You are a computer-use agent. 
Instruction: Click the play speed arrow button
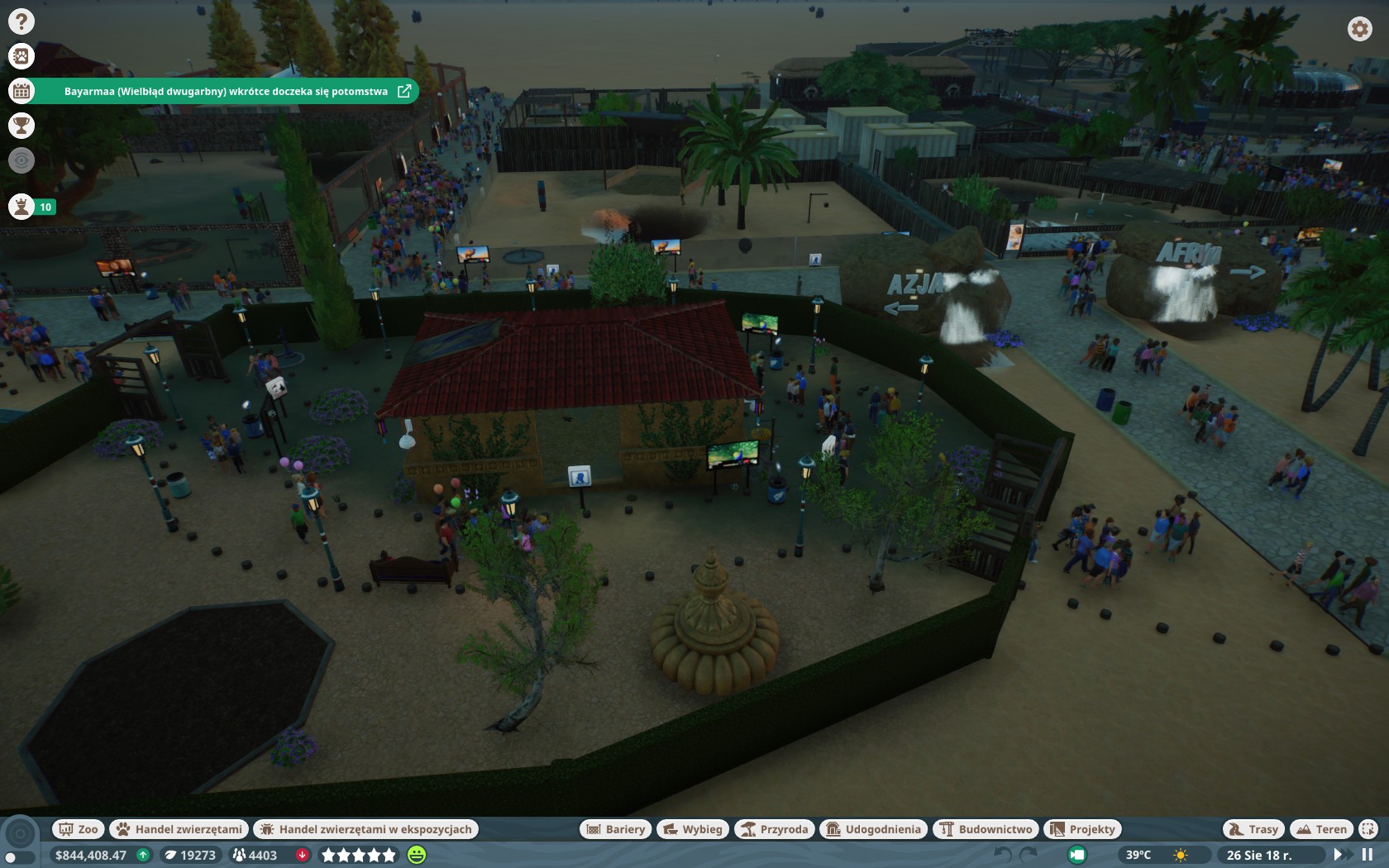1339,855
